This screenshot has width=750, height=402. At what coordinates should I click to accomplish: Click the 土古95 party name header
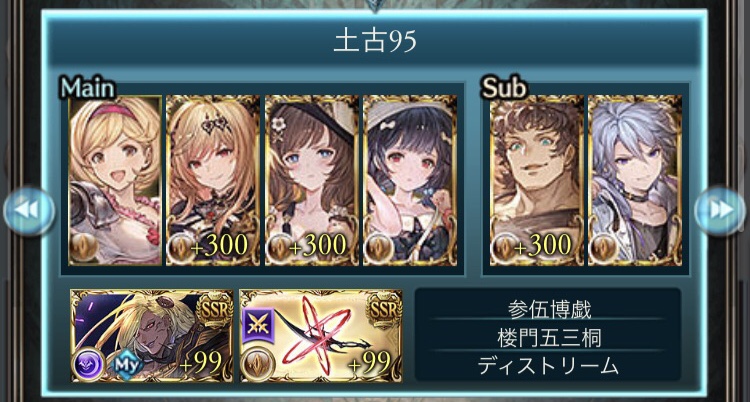(374, 43)
